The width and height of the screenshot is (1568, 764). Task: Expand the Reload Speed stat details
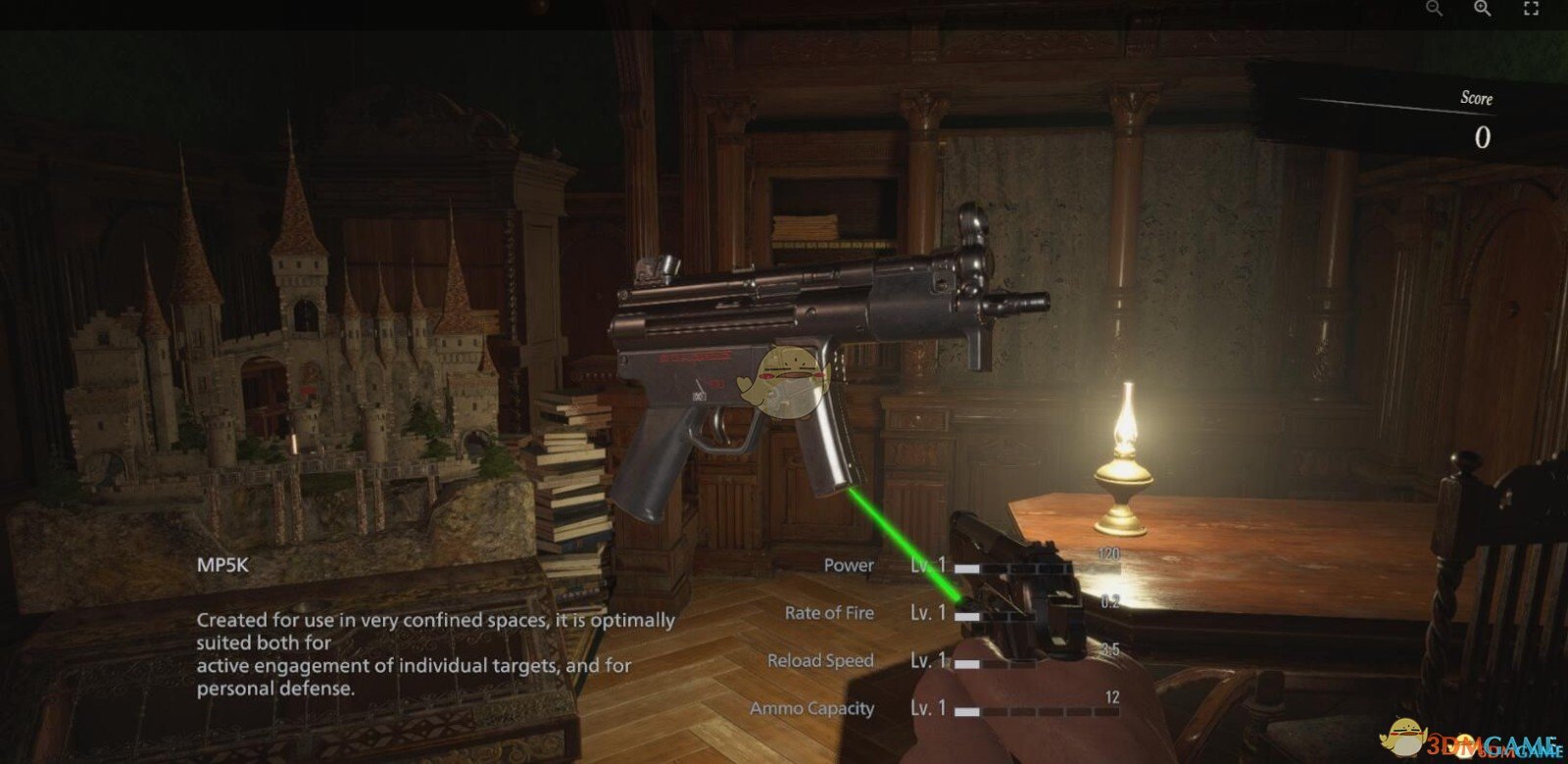click(820, 660)
